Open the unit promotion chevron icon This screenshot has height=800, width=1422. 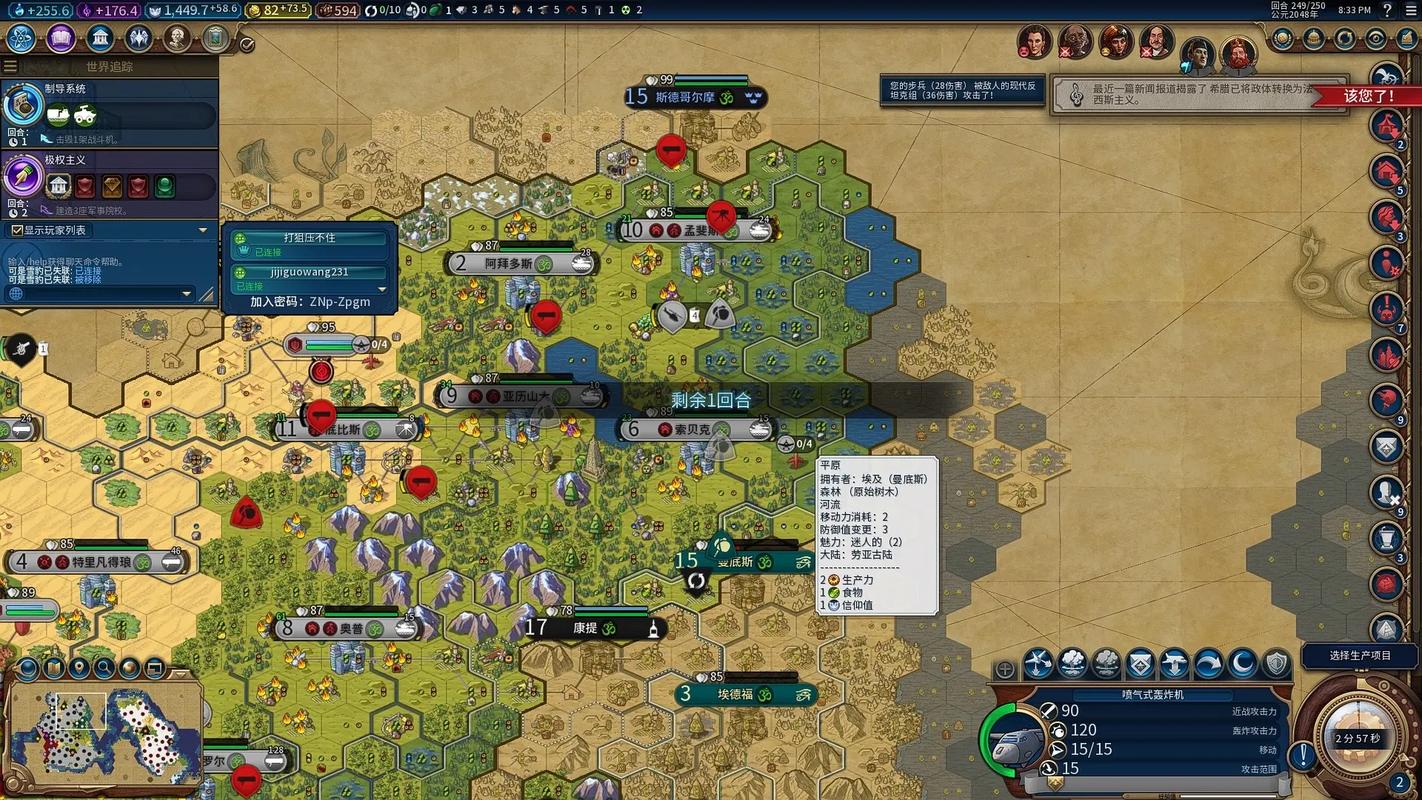[x=1141, y=663]
